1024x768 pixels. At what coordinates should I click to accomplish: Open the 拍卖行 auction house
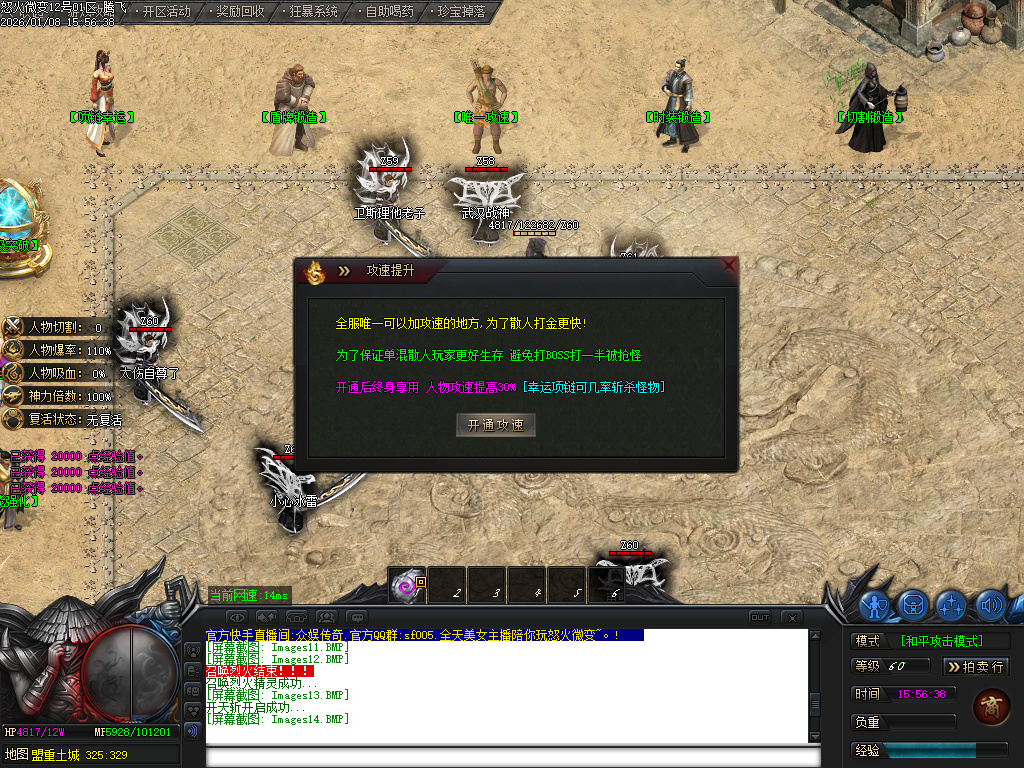(x=976, y=666)
